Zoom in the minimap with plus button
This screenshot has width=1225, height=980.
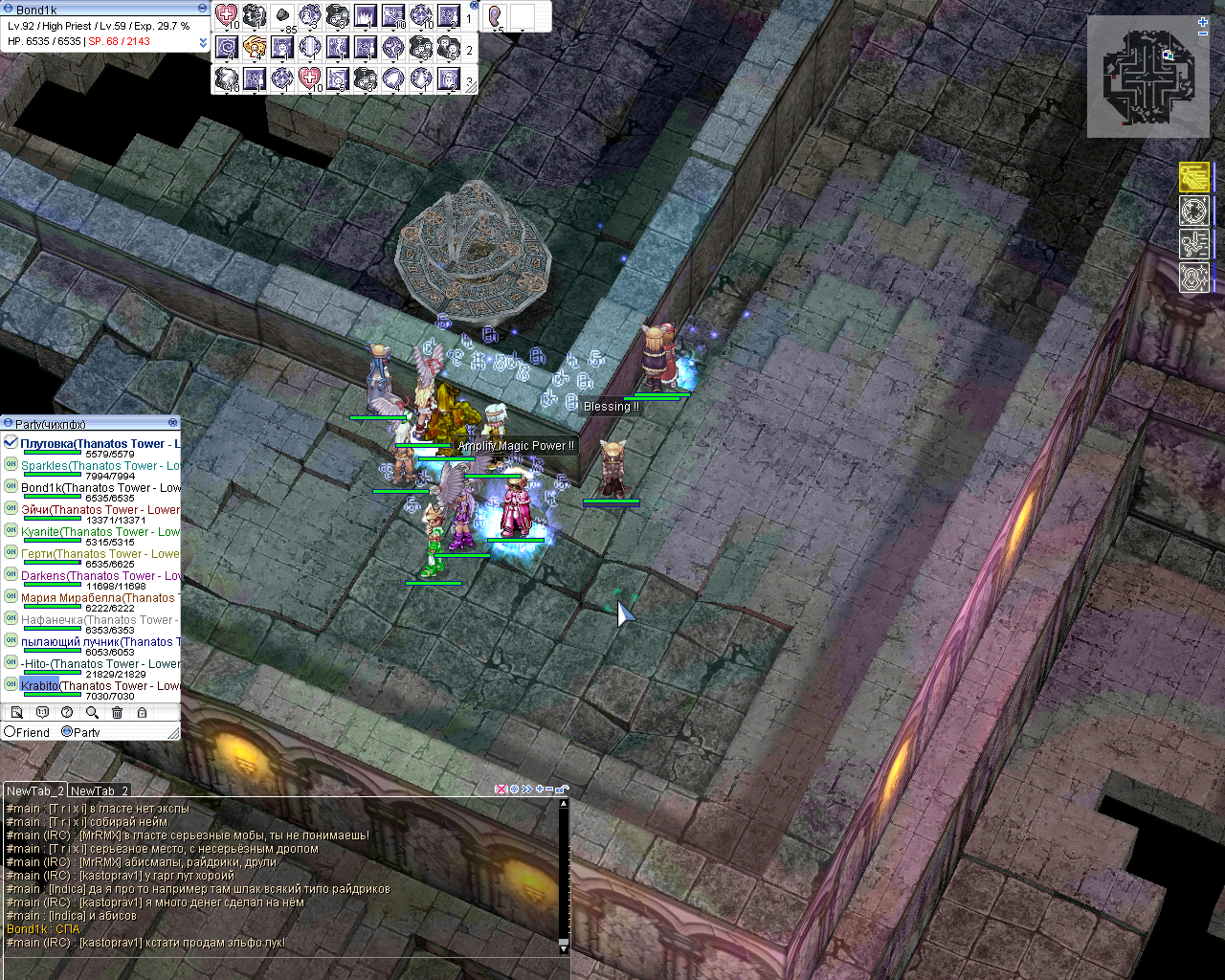[x=1203, y=21]
